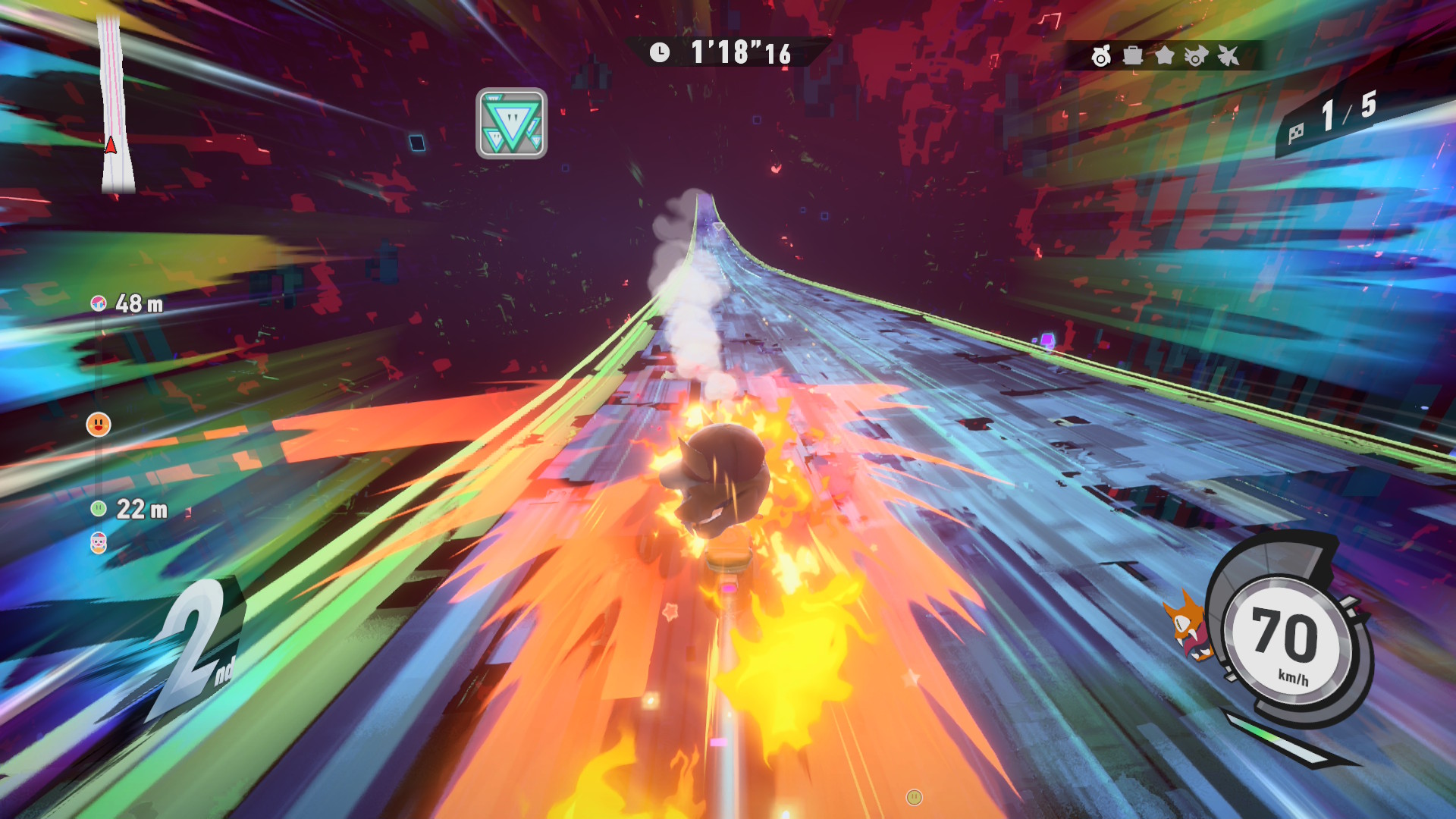This screenshot has height=819, width=1456.
Task: Click the winged wheel gadget icon
Action: click(1196, 55)
